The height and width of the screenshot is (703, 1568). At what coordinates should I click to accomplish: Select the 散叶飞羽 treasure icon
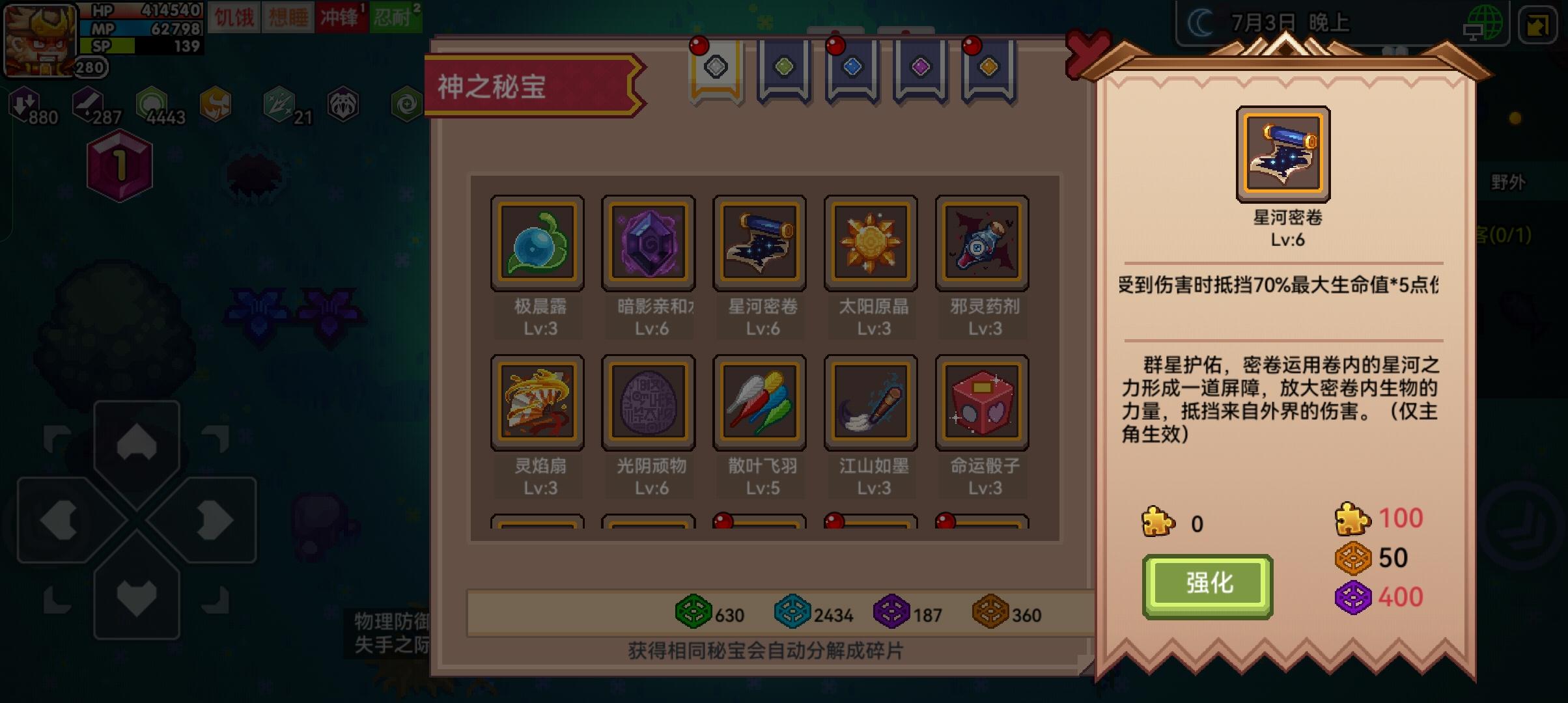pyautogui.click(x=759, y=402)
